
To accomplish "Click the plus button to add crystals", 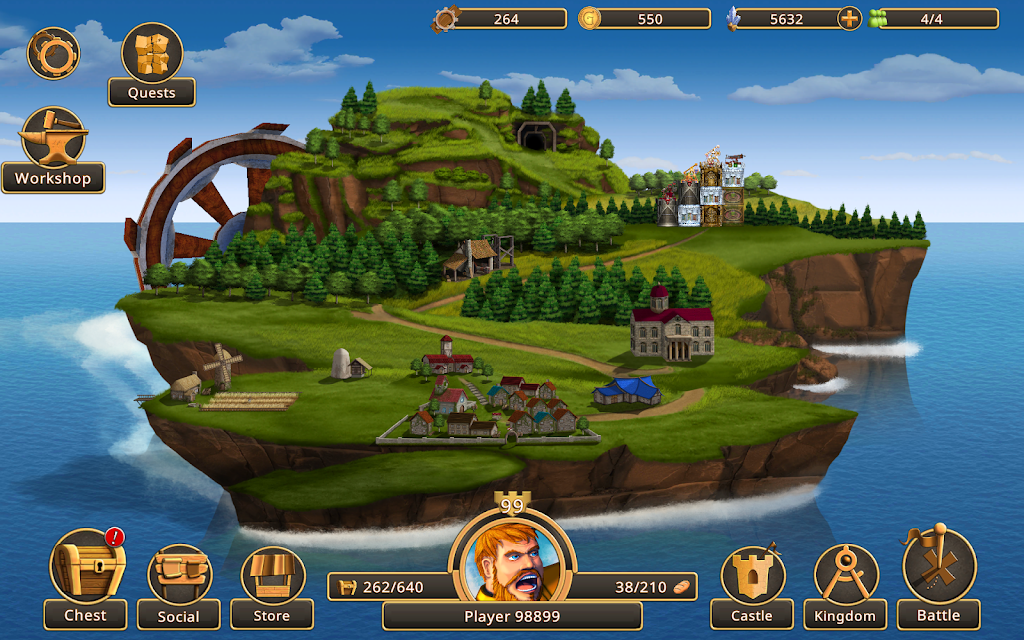I will click(x=849, y=18).
